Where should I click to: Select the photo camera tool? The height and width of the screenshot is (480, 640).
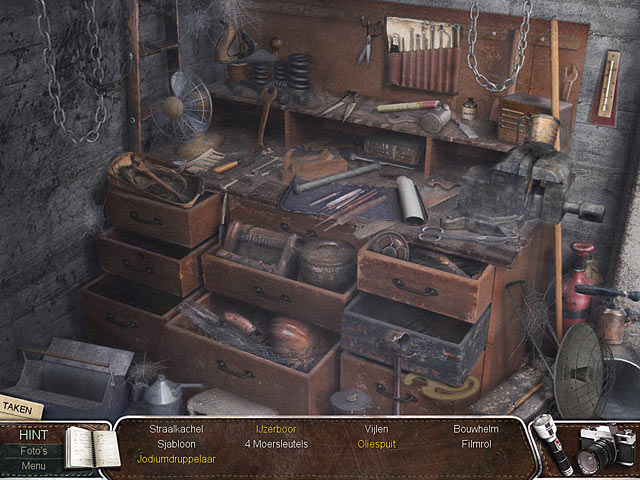tap(607, 449)
